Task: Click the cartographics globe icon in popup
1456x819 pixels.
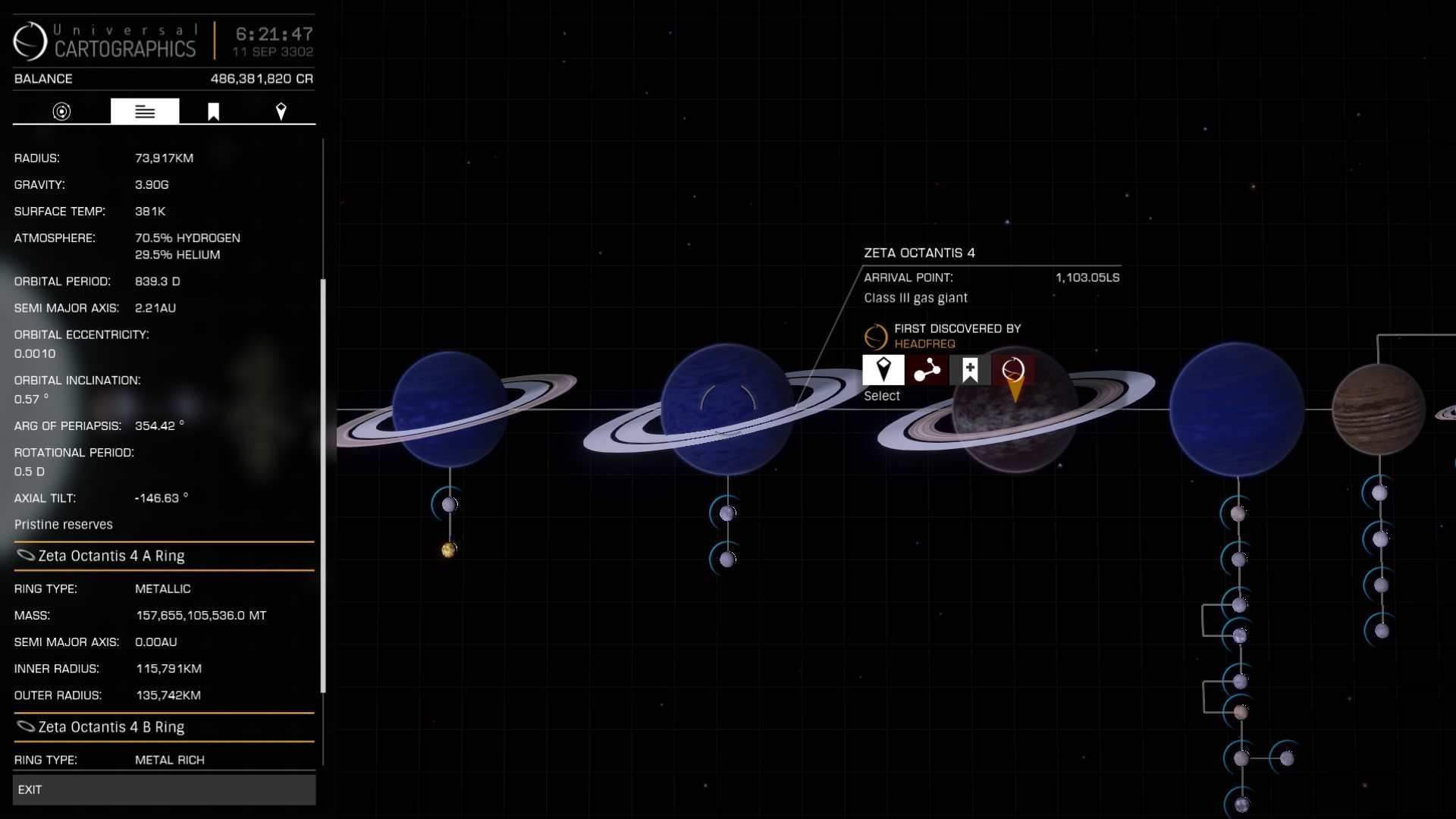Action: tap(1013, 370)
